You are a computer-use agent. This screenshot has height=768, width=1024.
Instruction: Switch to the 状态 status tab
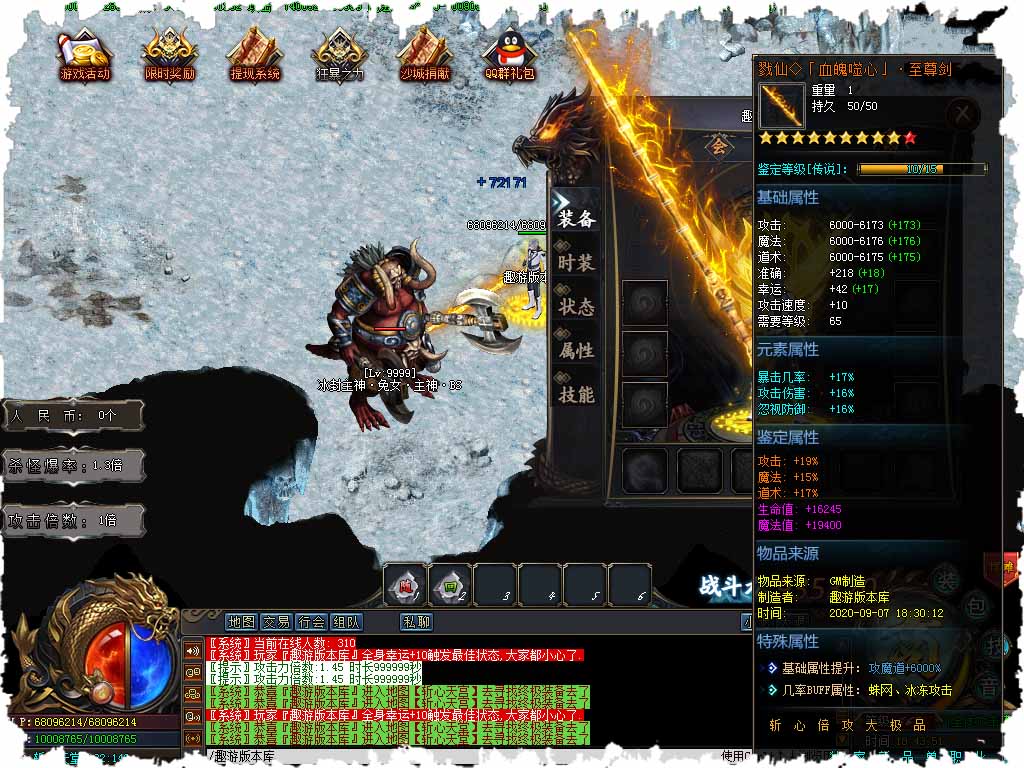click(577, 307)
